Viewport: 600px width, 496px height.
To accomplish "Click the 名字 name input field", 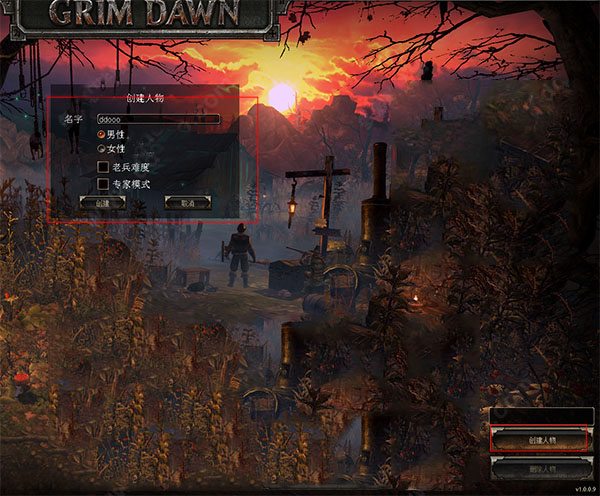I will pos(158,119).
